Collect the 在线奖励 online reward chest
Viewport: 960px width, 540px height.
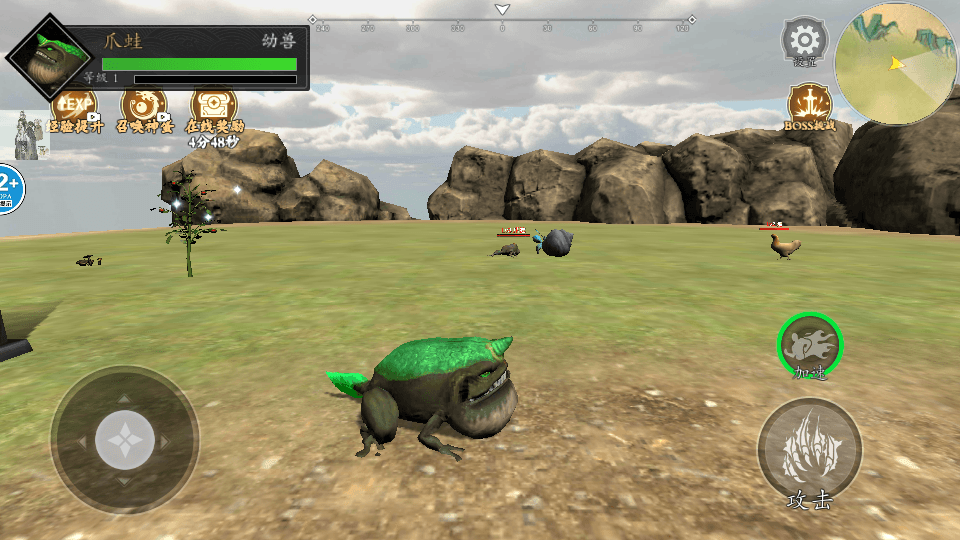214,106
